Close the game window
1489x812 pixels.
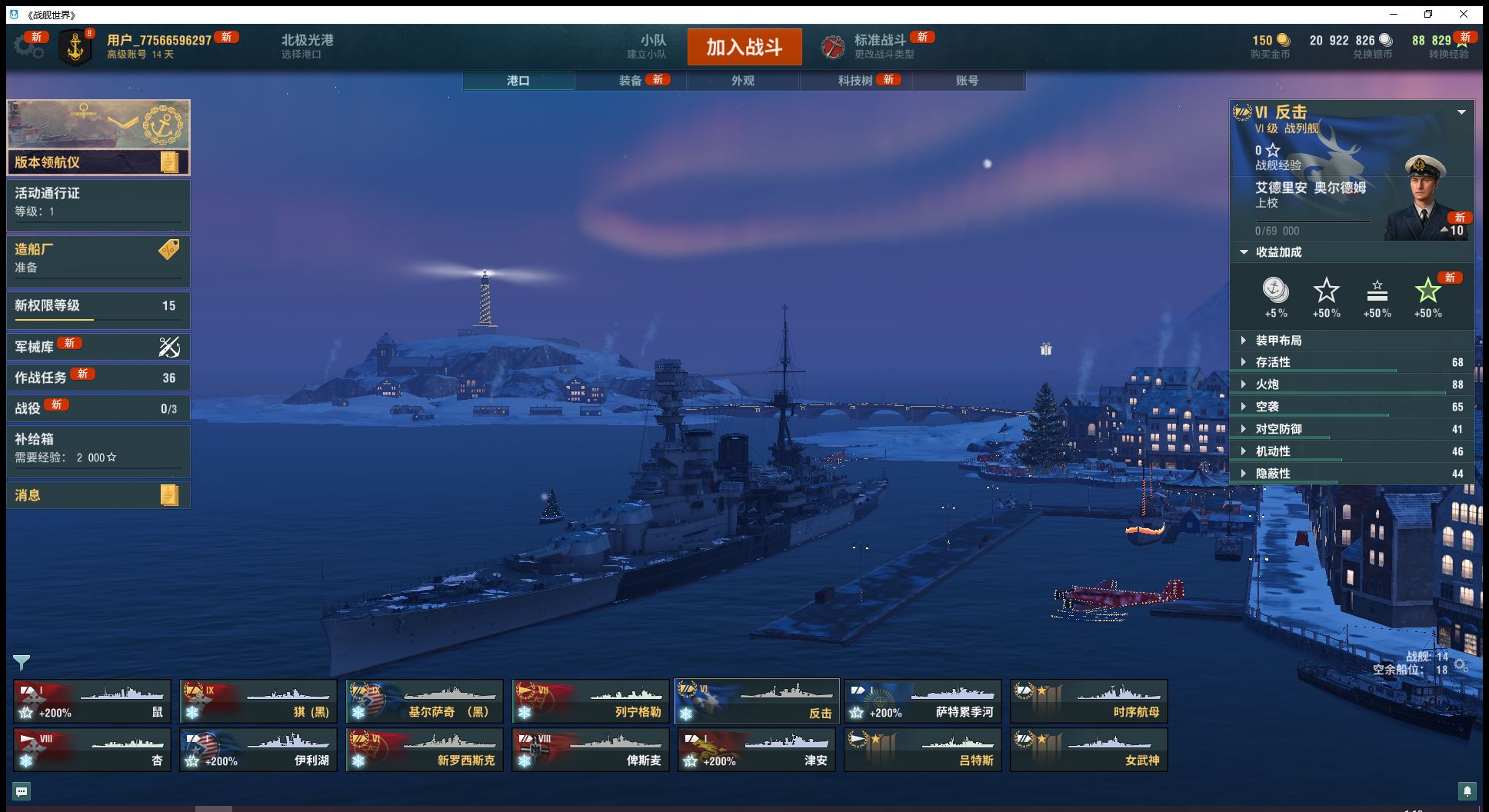point(1464,14)
